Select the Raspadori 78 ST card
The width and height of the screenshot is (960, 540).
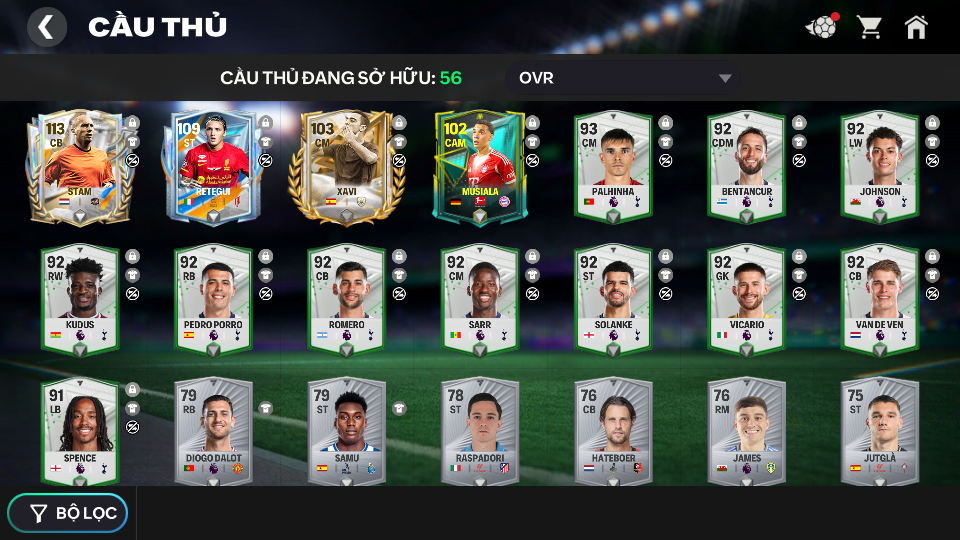tap(480, 432)
